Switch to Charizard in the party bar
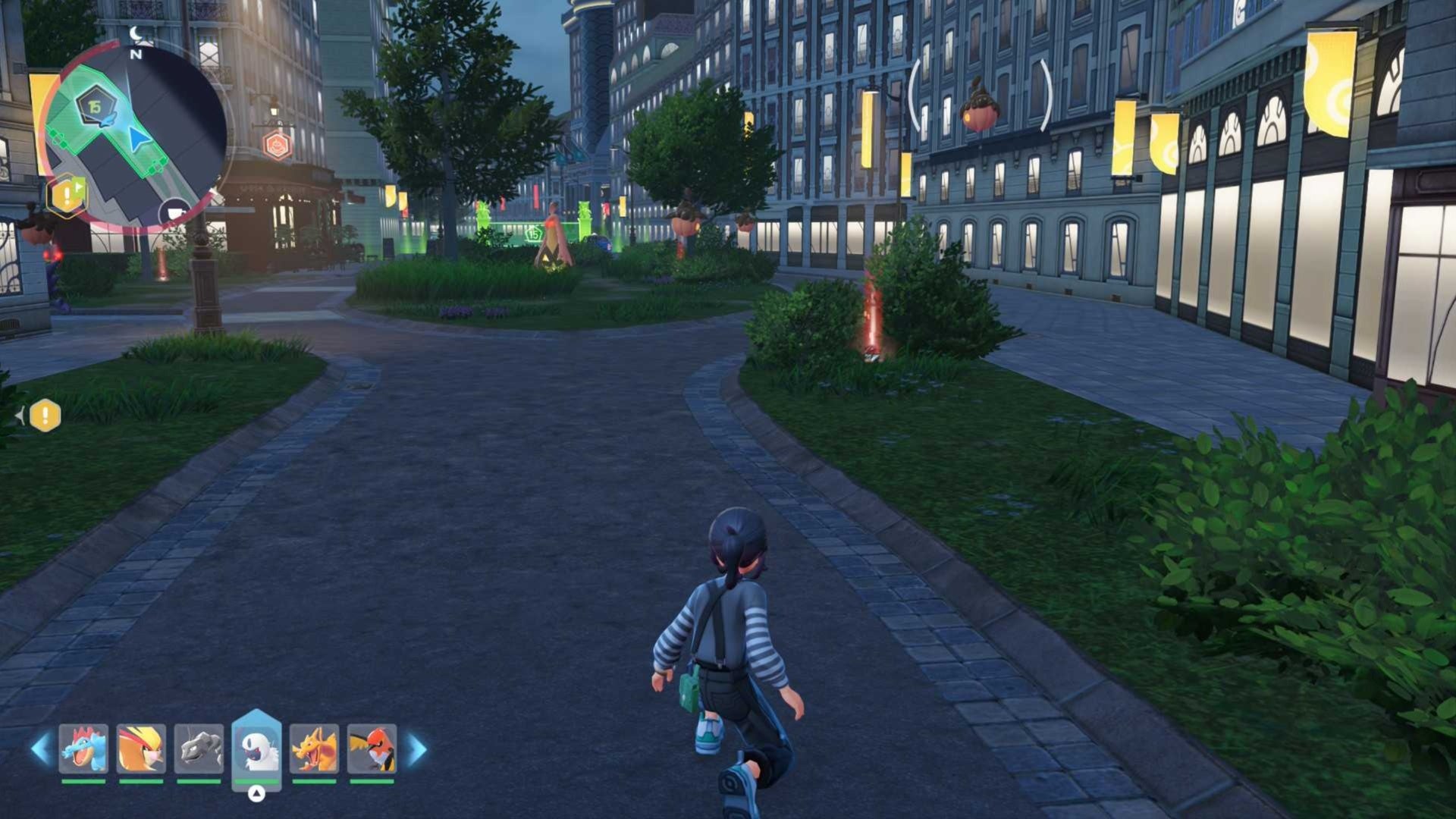1456x819 pixels. [314, 748]
